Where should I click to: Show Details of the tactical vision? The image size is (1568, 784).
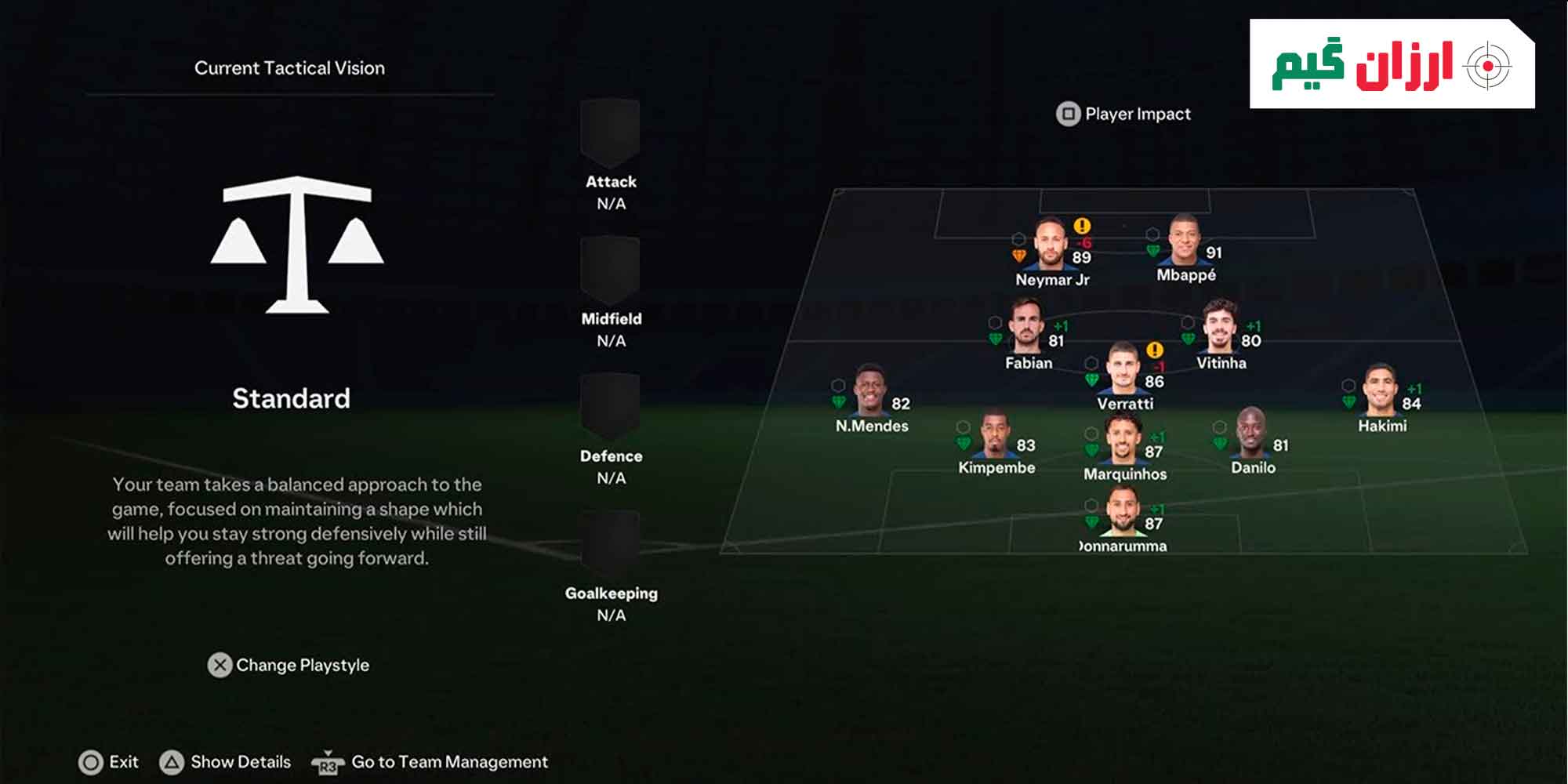click(x=226, y=762)
